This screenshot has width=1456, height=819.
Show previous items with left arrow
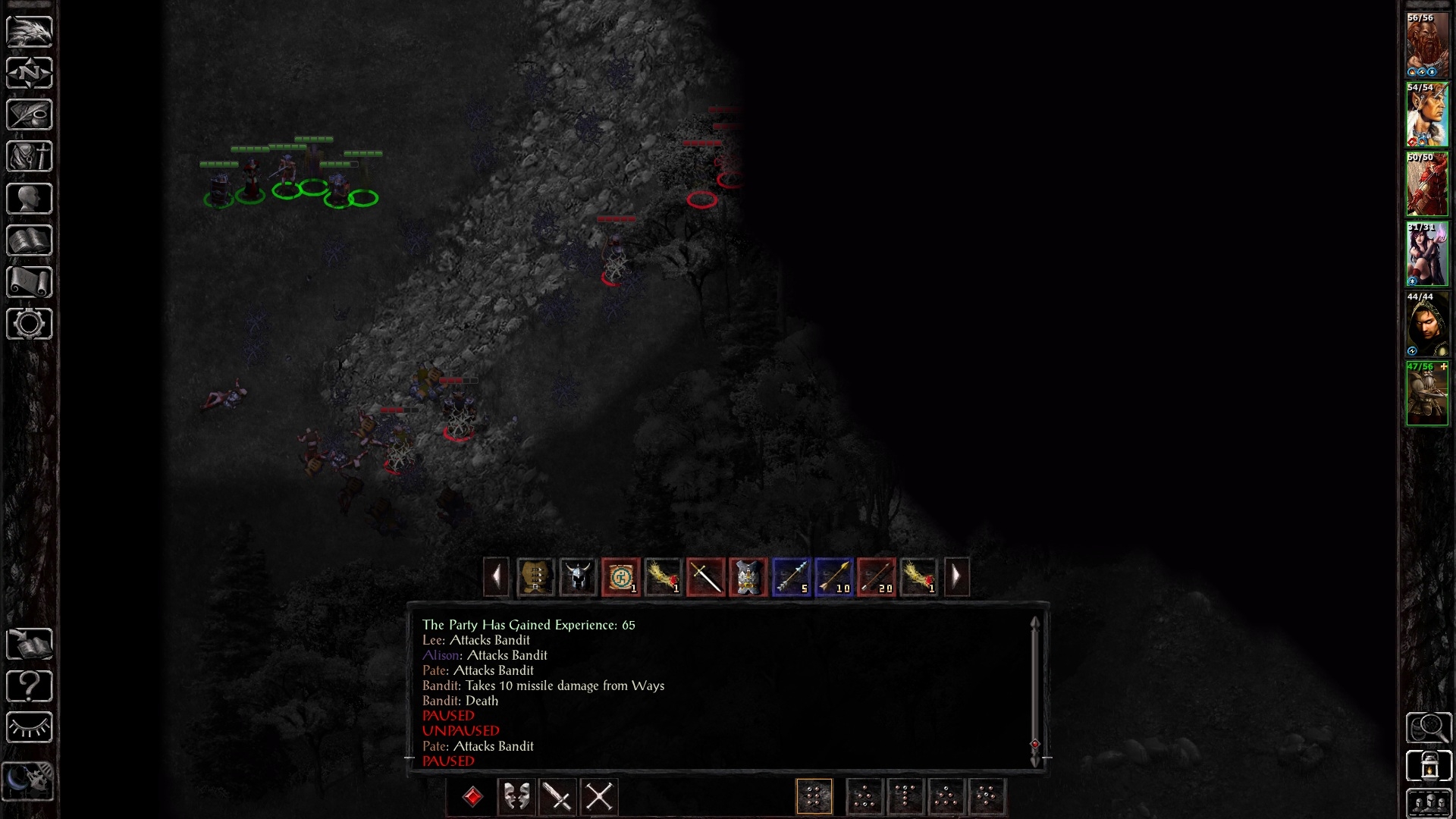pyautogui.click(x=496, y=578)
